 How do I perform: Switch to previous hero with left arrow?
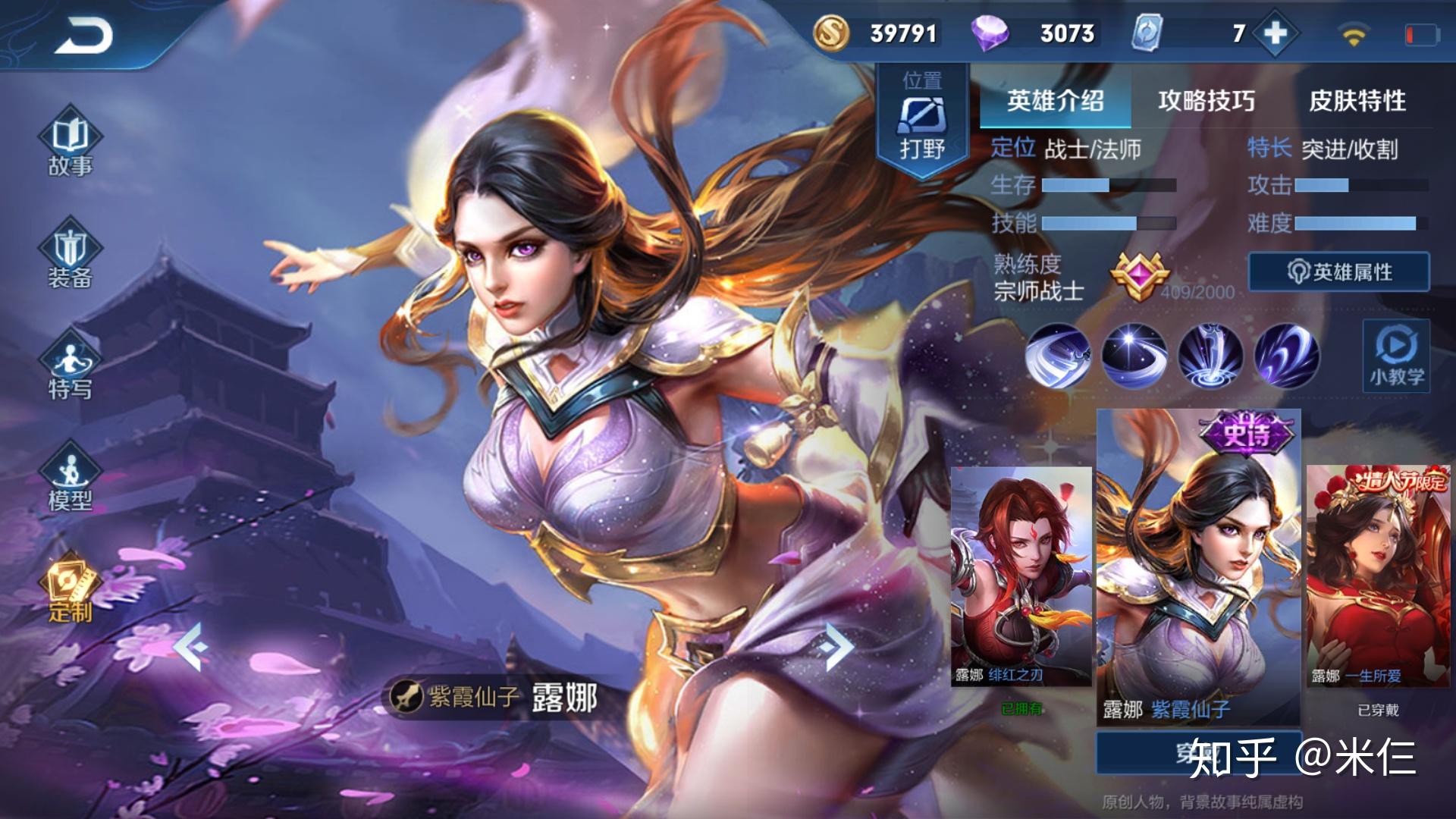coord(189,647)
